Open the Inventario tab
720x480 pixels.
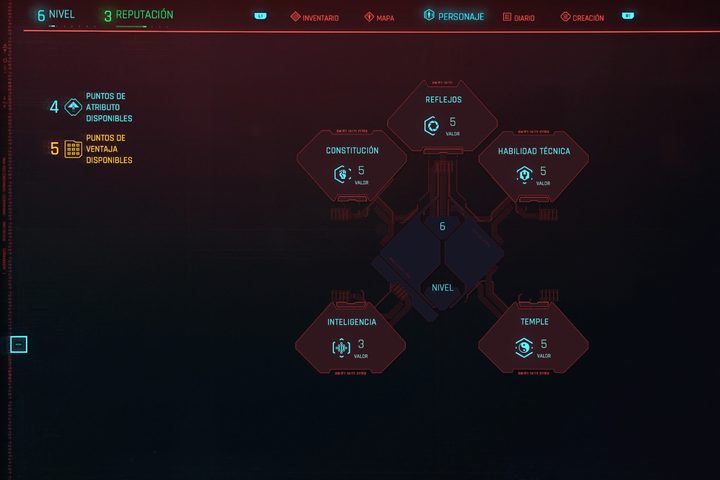(315, 17)
